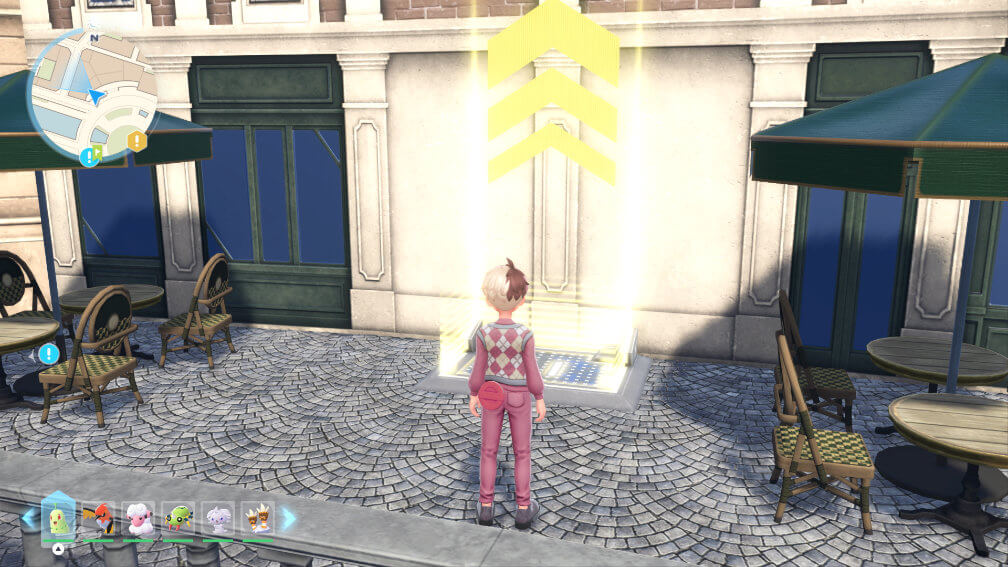Click the left arrow beside the party bar
This screenshot has height=567, width=1008.
click(x=29, y=518)
